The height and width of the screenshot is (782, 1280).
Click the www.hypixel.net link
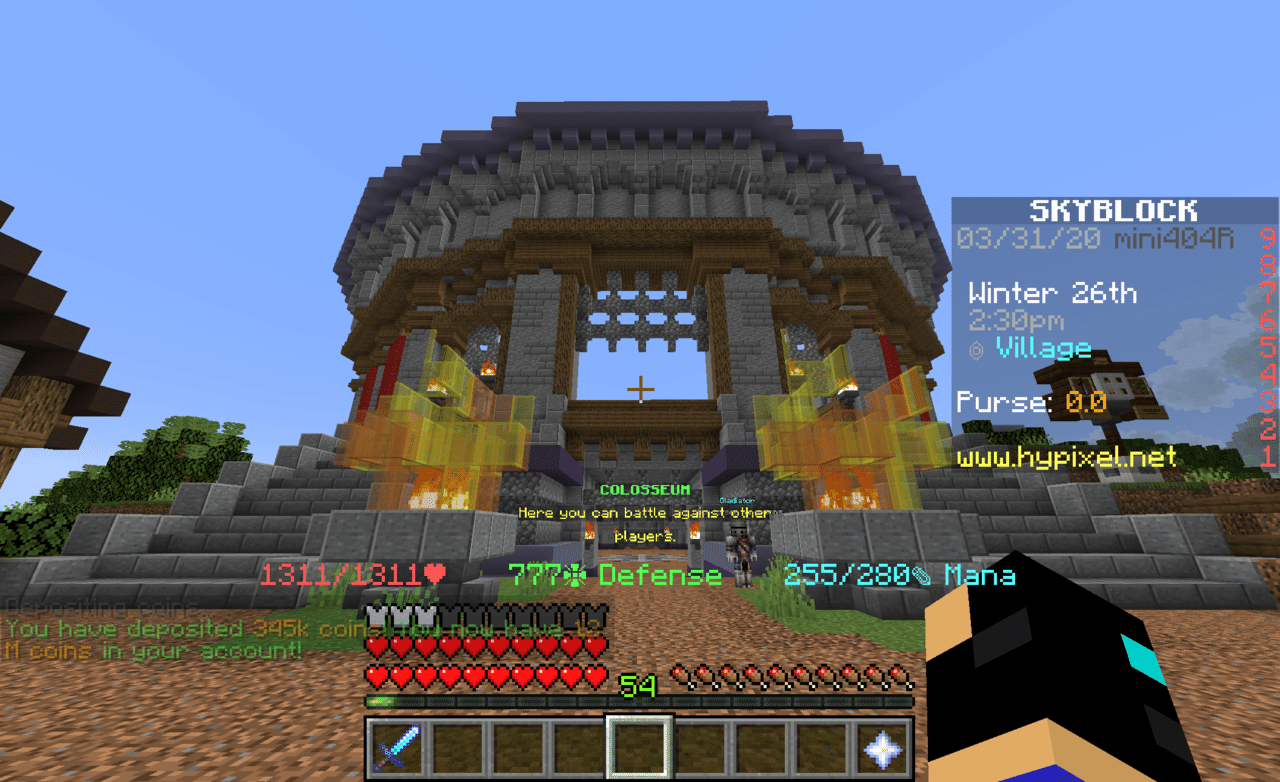pos(1068,458)
